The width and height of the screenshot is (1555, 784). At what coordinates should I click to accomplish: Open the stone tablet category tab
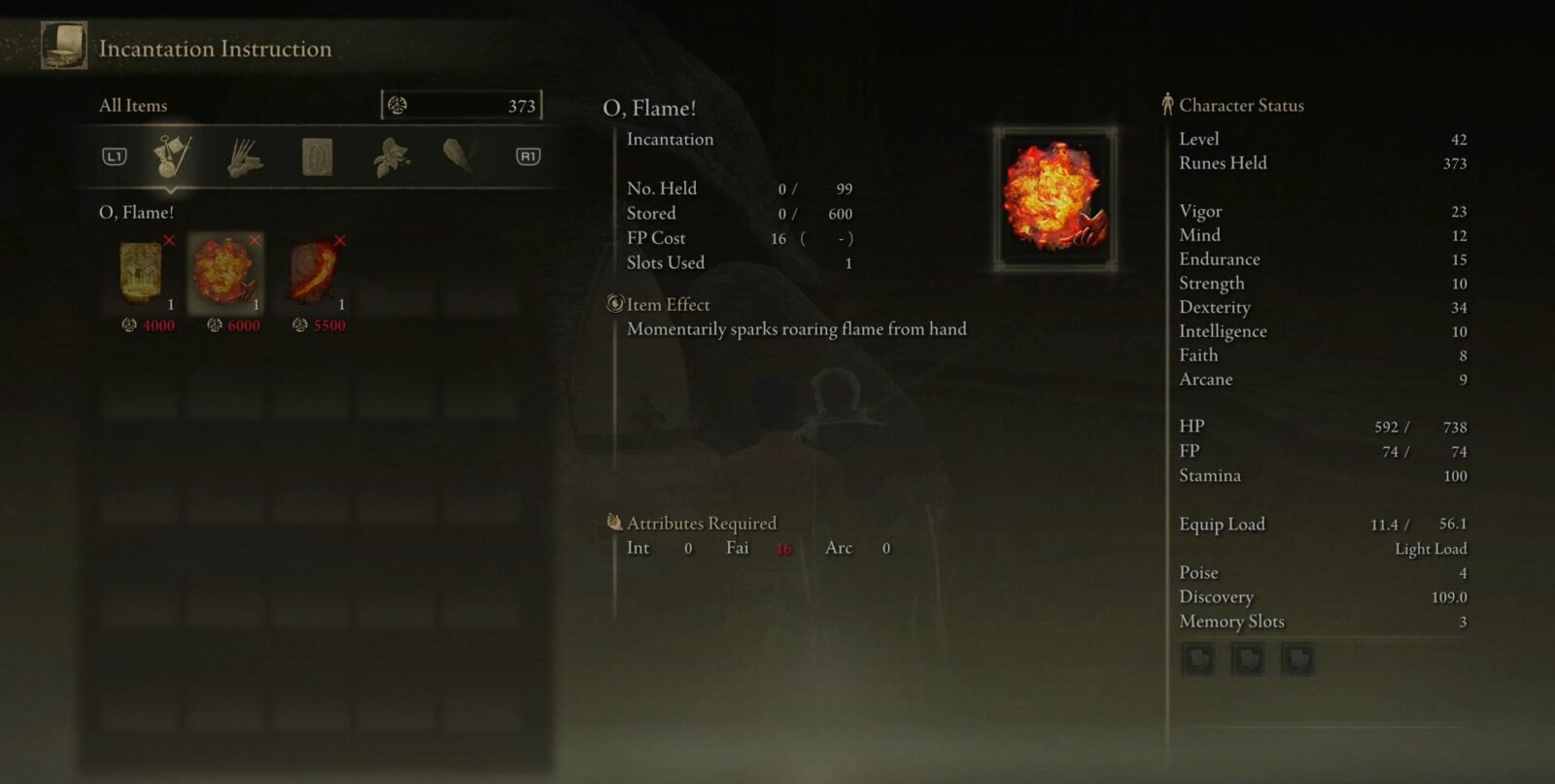pyautogui.click(x=318, y=156)
